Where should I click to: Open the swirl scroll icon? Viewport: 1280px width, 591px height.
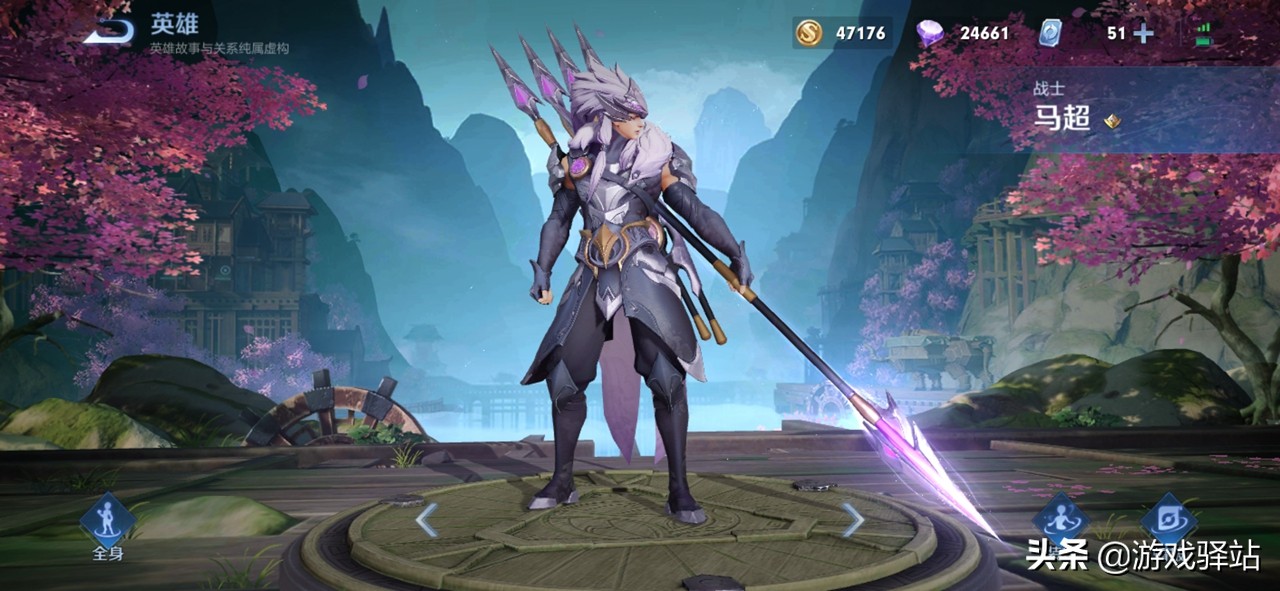(1168, 520)
